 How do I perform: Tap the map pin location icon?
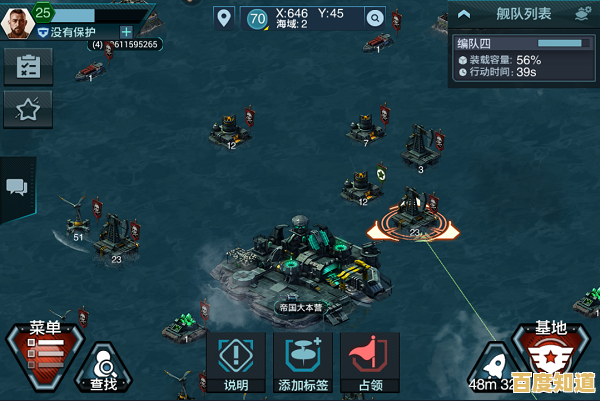coord(223,18)
